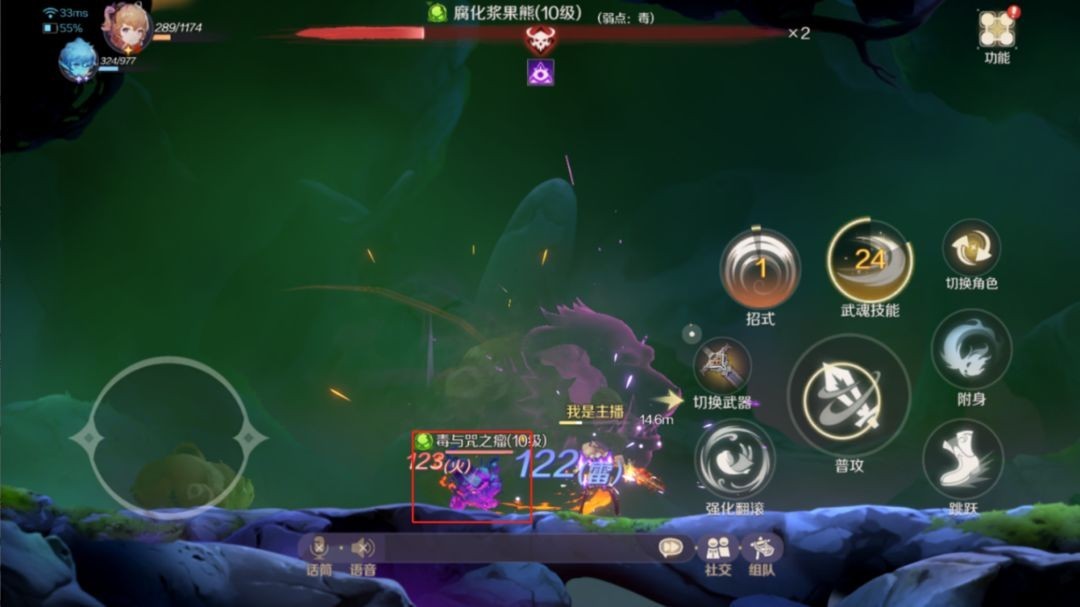
Task: Tap the virtual movement joystick
Action: click(x=167, y=437)
